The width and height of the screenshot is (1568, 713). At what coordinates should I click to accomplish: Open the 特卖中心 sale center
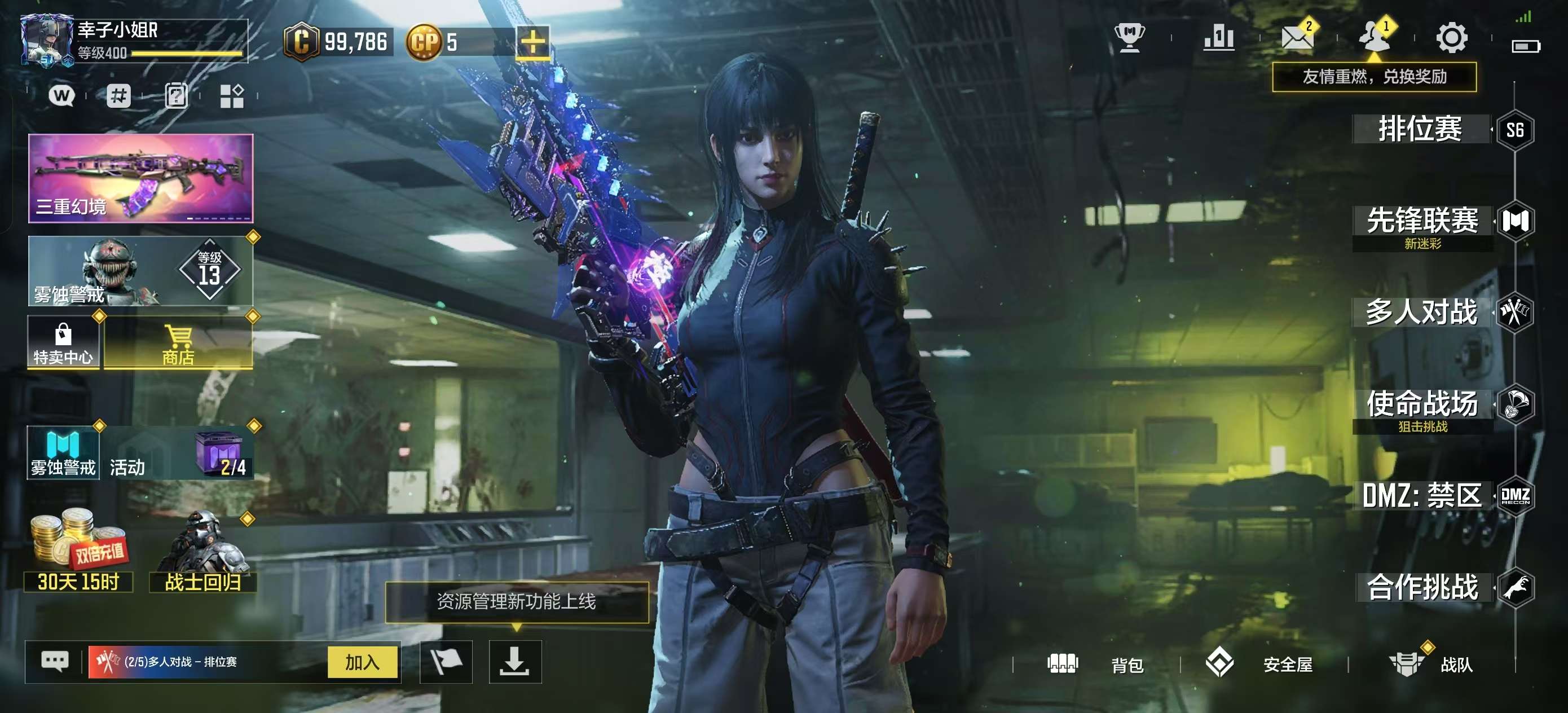(63, 342)
